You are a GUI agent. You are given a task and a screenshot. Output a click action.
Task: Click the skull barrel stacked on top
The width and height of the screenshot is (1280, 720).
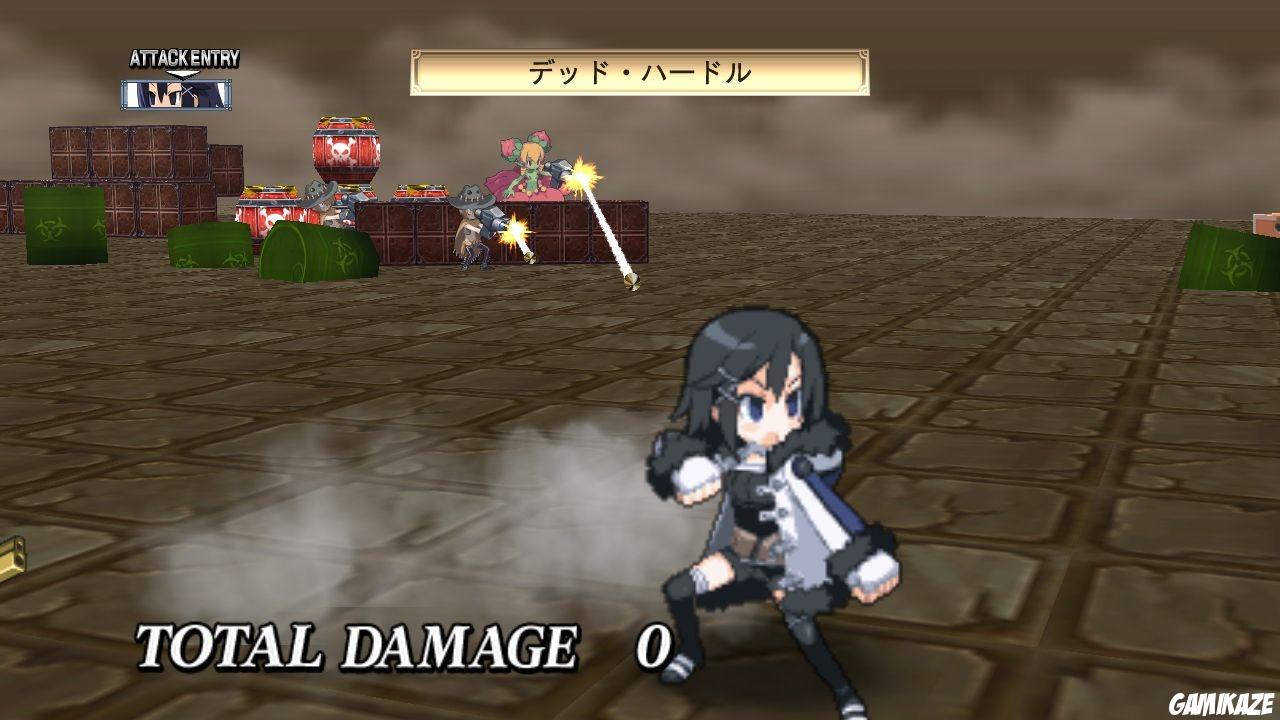(x=345, y=150)
